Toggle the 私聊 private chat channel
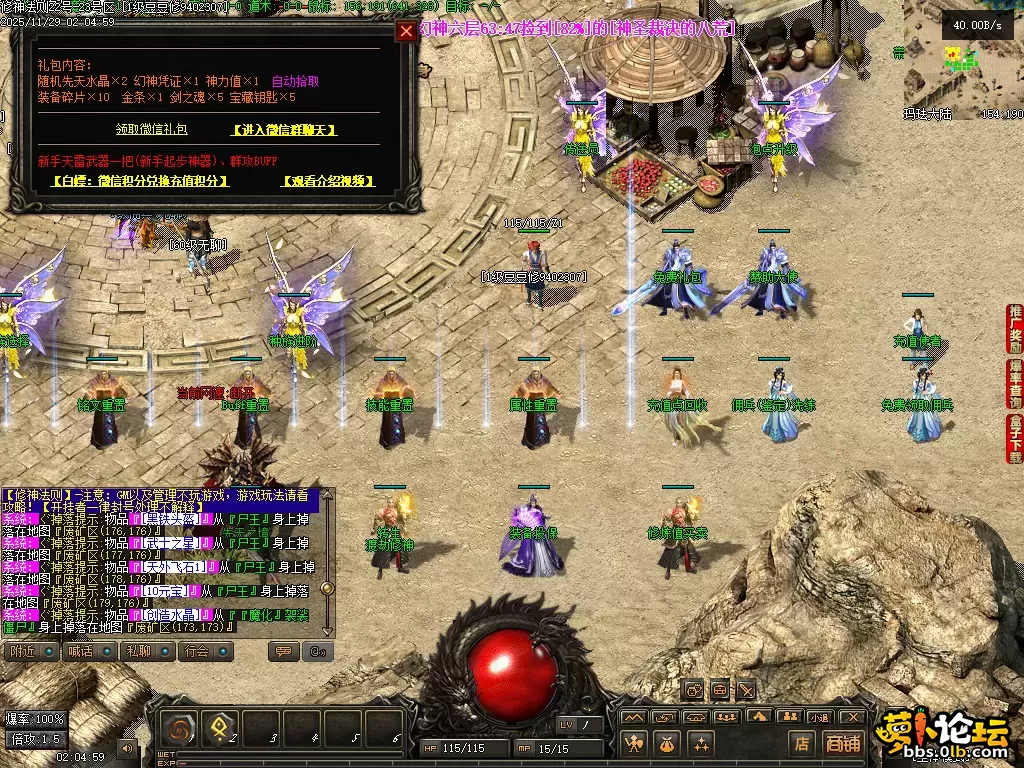Image resolution: width=1024 pixels, height=768 pixels. [146, 651]
